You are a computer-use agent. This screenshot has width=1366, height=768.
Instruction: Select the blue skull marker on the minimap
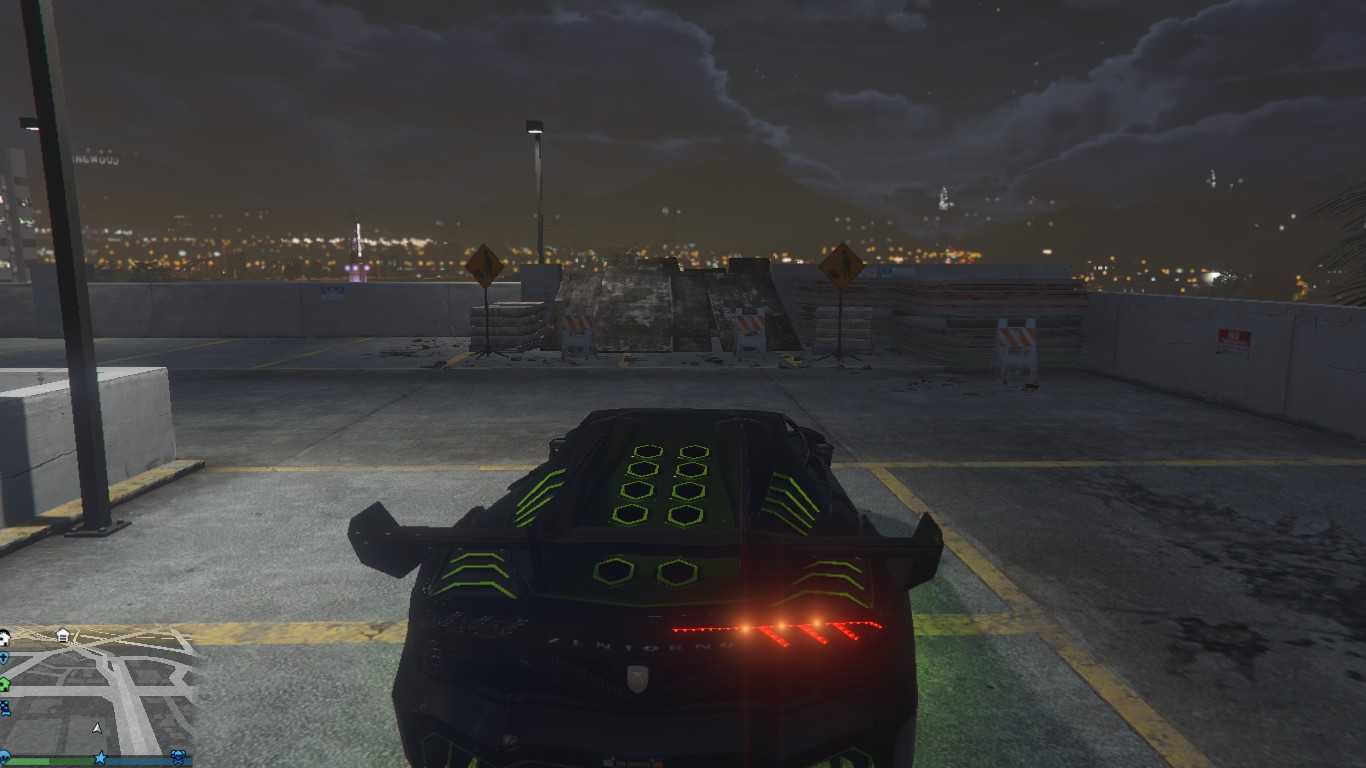tap(178, 757)
